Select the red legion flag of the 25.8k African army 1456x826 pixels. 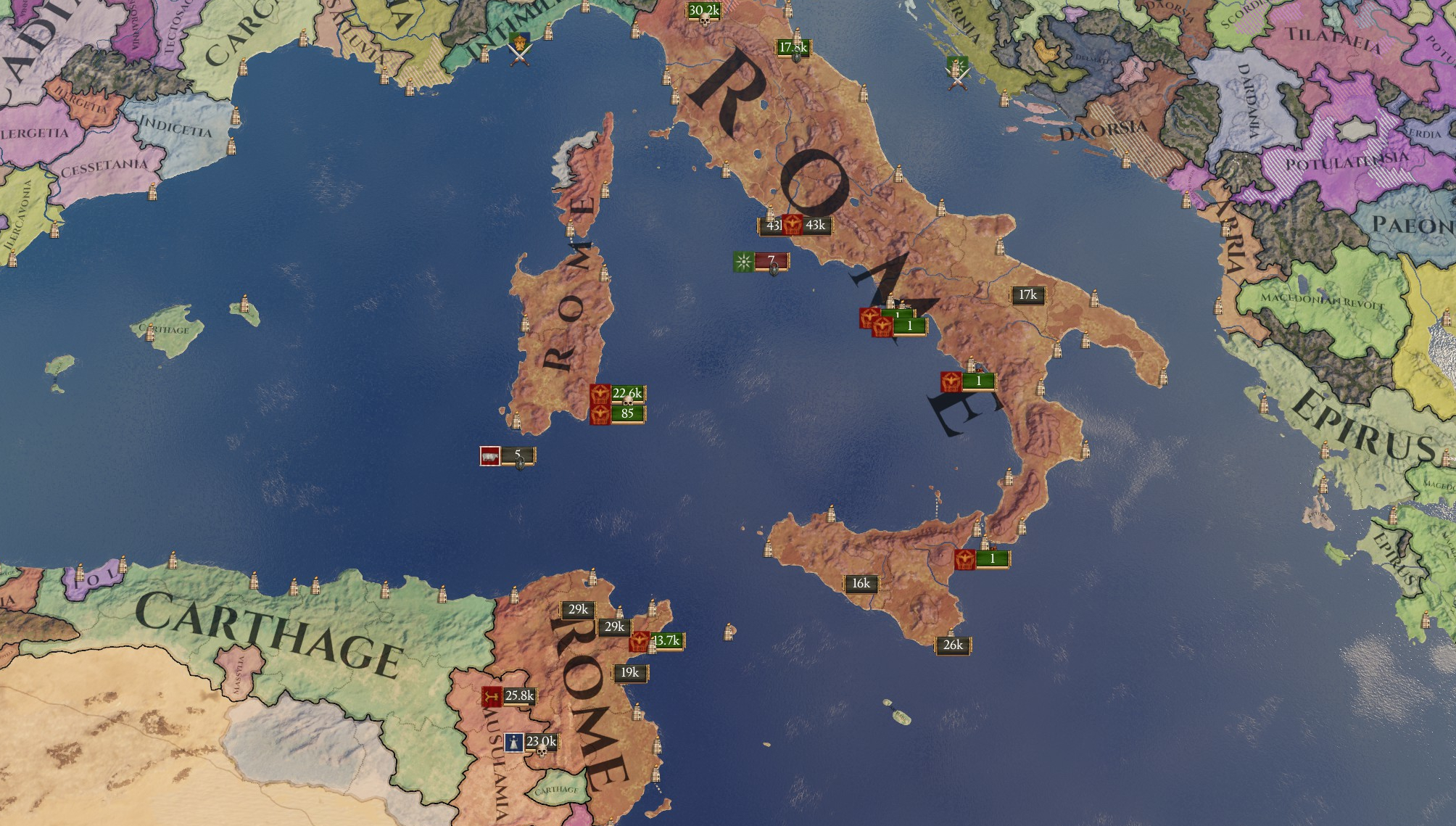pyautogui.click(x=491, y=698)
